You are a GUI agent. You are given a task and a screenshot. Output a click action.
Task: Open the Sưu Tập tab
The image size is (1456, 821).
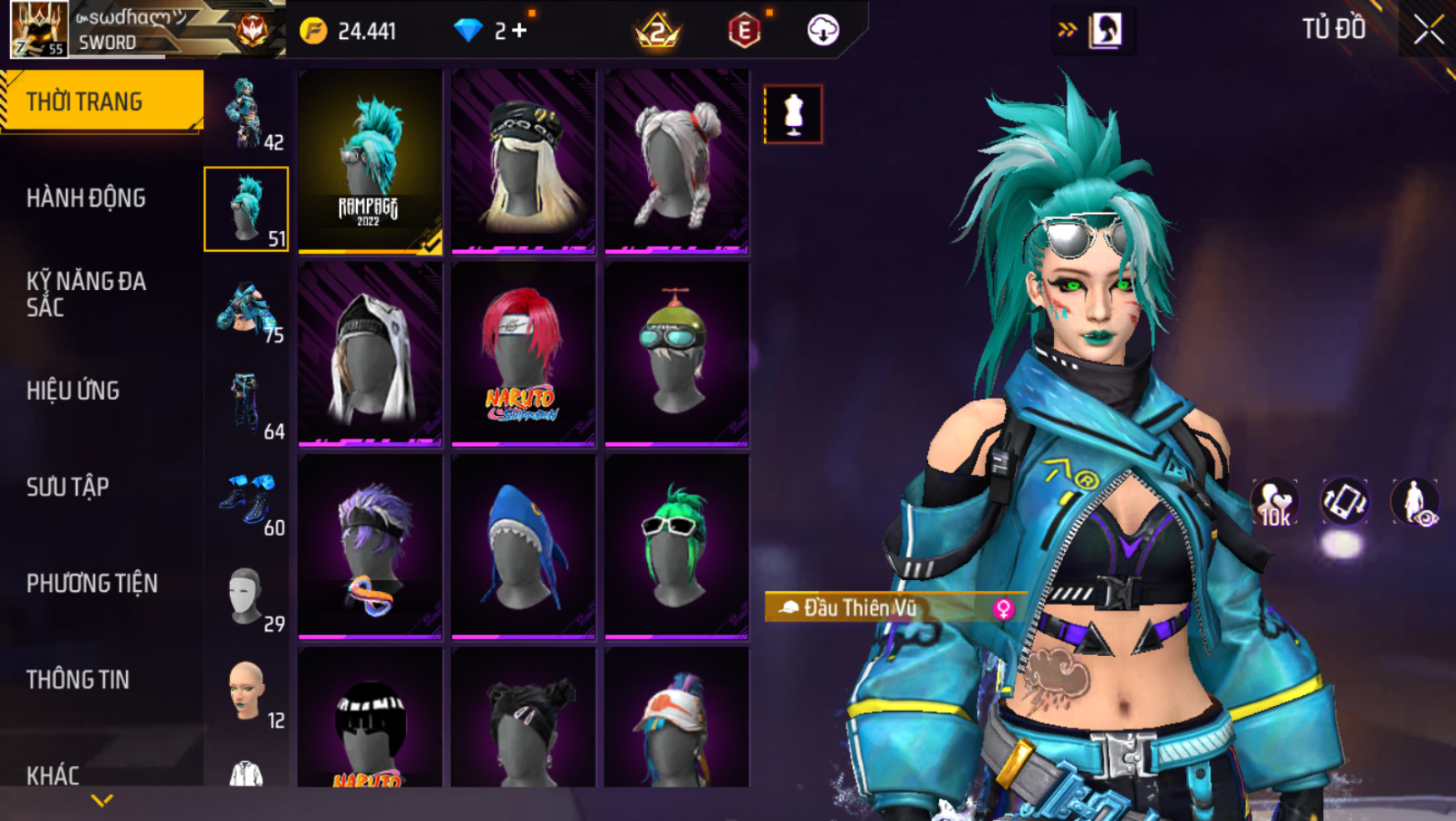pos(68,487)
